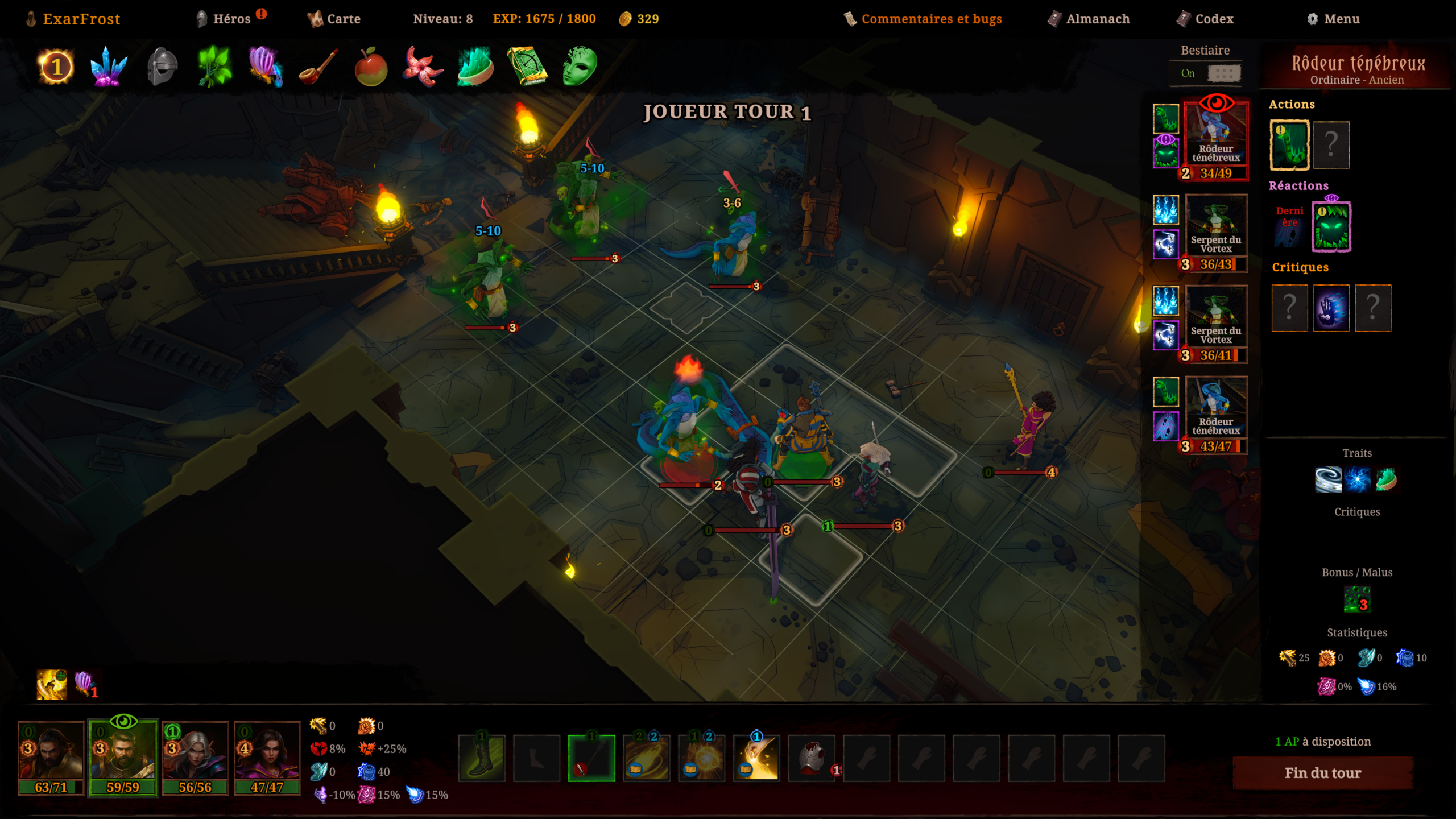The image size is (1456, 819).
Task: Inspect the green bow book relic
Action: (x=527, y=67)
